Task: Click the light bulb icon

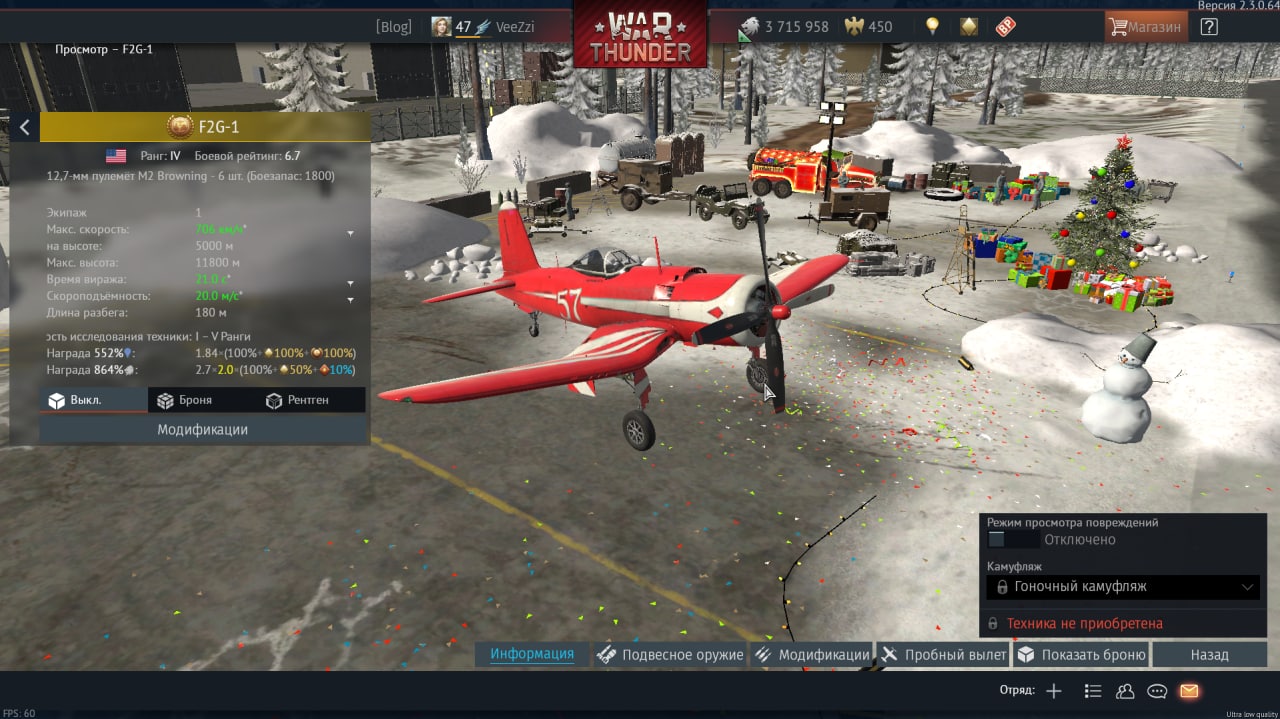Action: (932, 27)
